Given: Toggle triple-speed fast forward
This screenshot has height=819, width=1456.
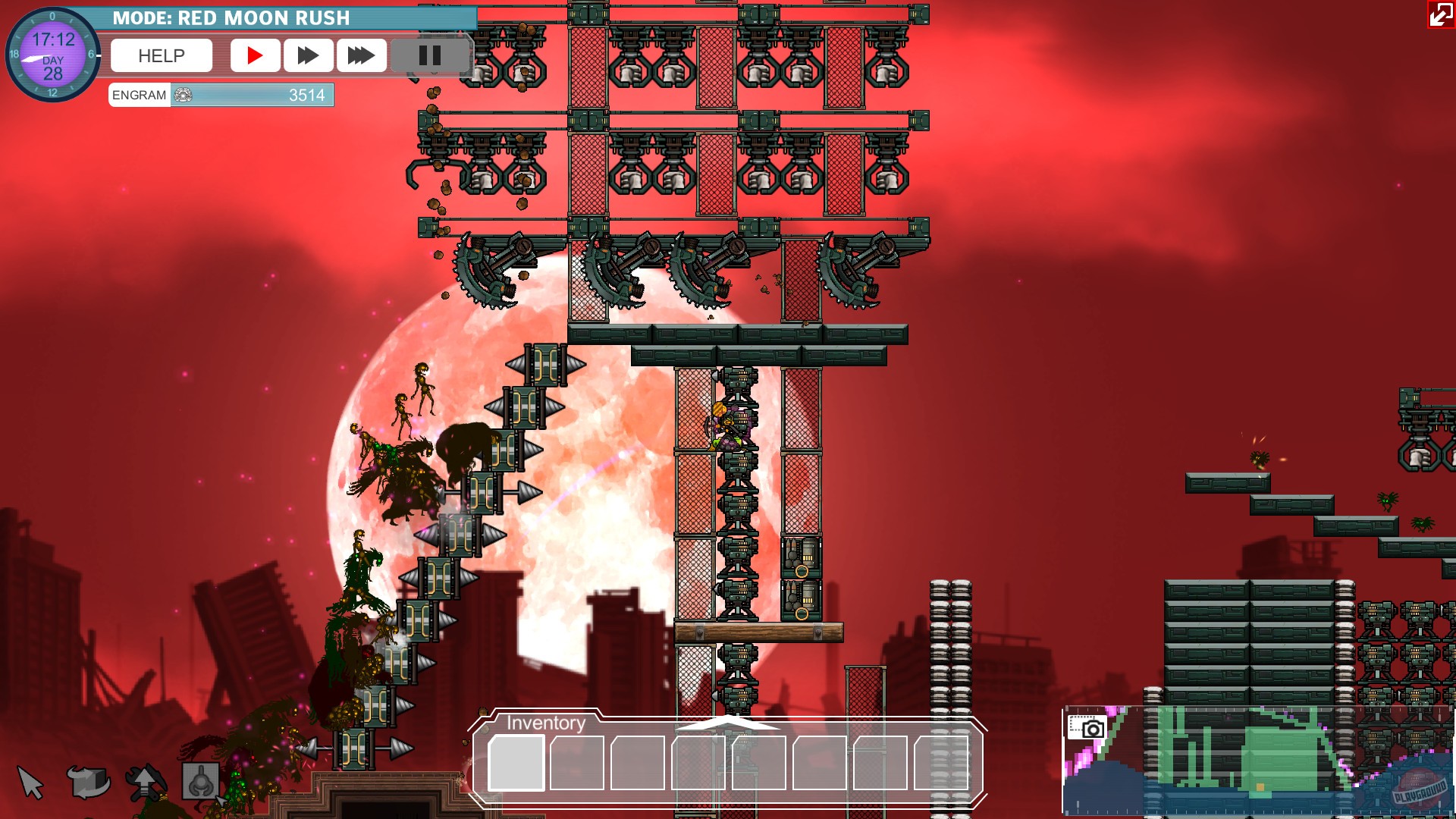Looking at the screenshot, I should [361, 55].
